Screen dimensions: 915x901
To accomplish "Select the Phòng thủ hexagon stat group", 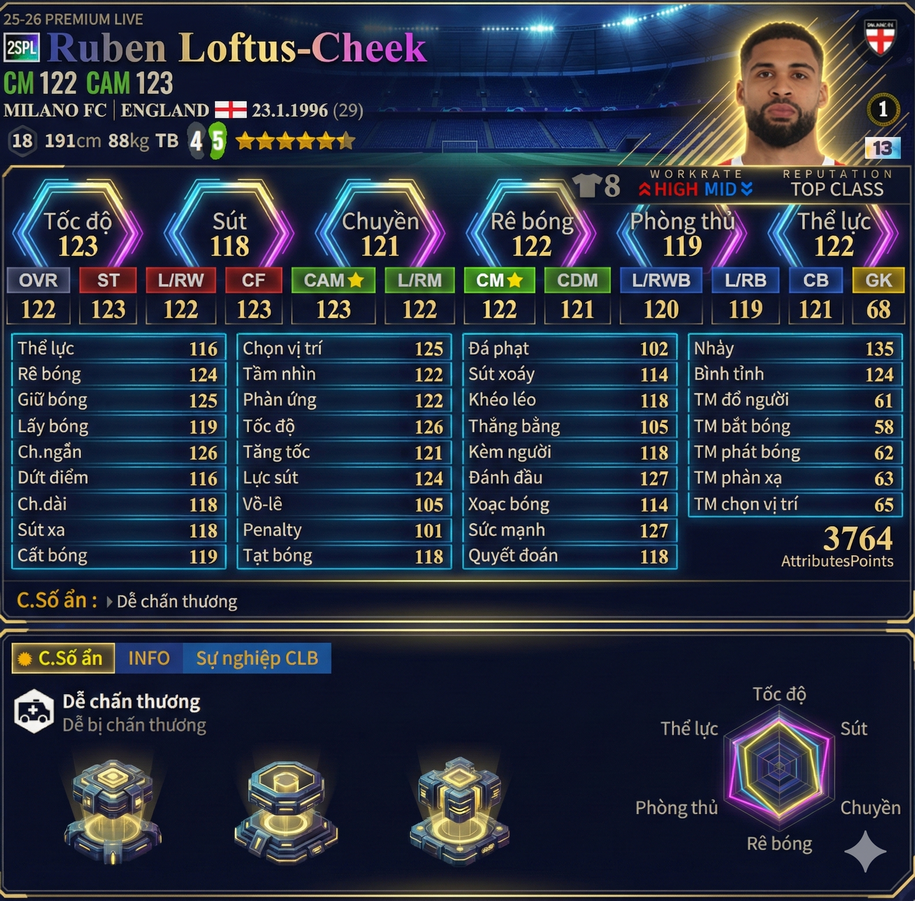I will click(x=682, y=233).
